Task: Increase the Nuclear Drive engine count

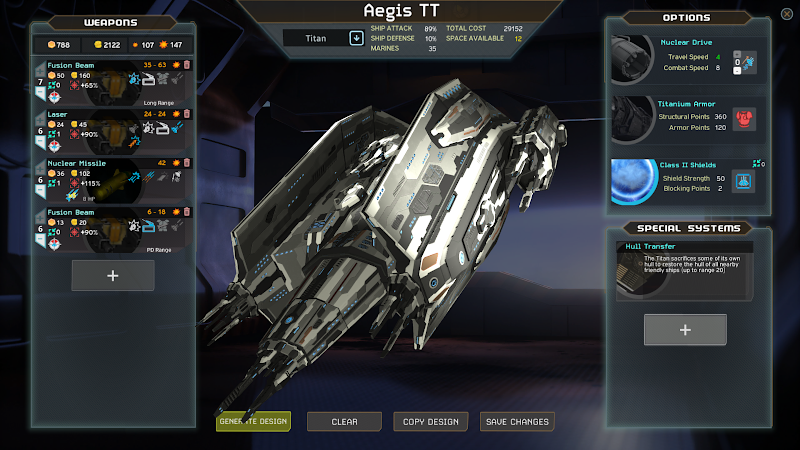Action: pos(737,56)
